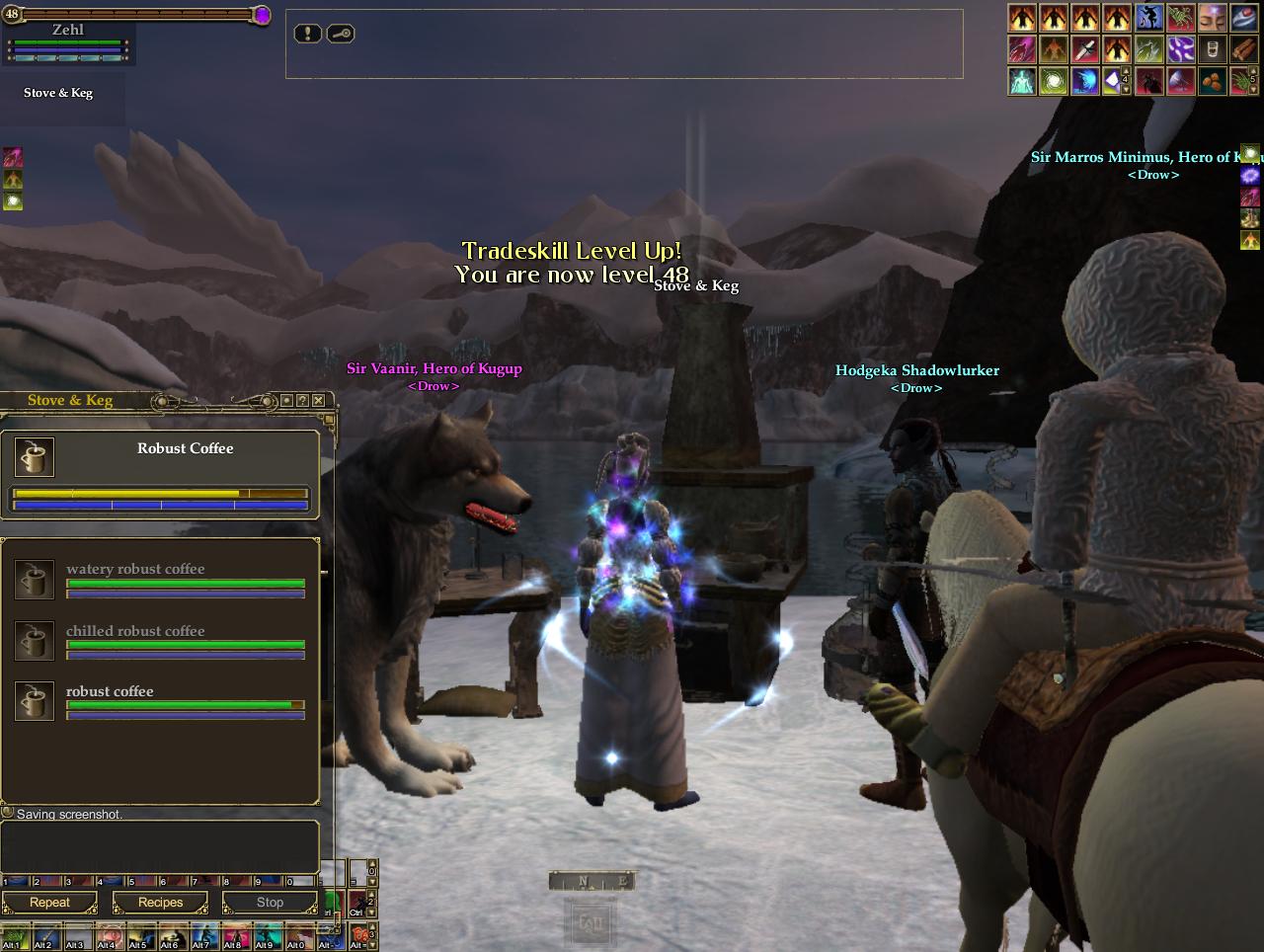Viewport: 1264px width, 952px height.
Task: Close the Stove & Keg window
Action: 318,400
